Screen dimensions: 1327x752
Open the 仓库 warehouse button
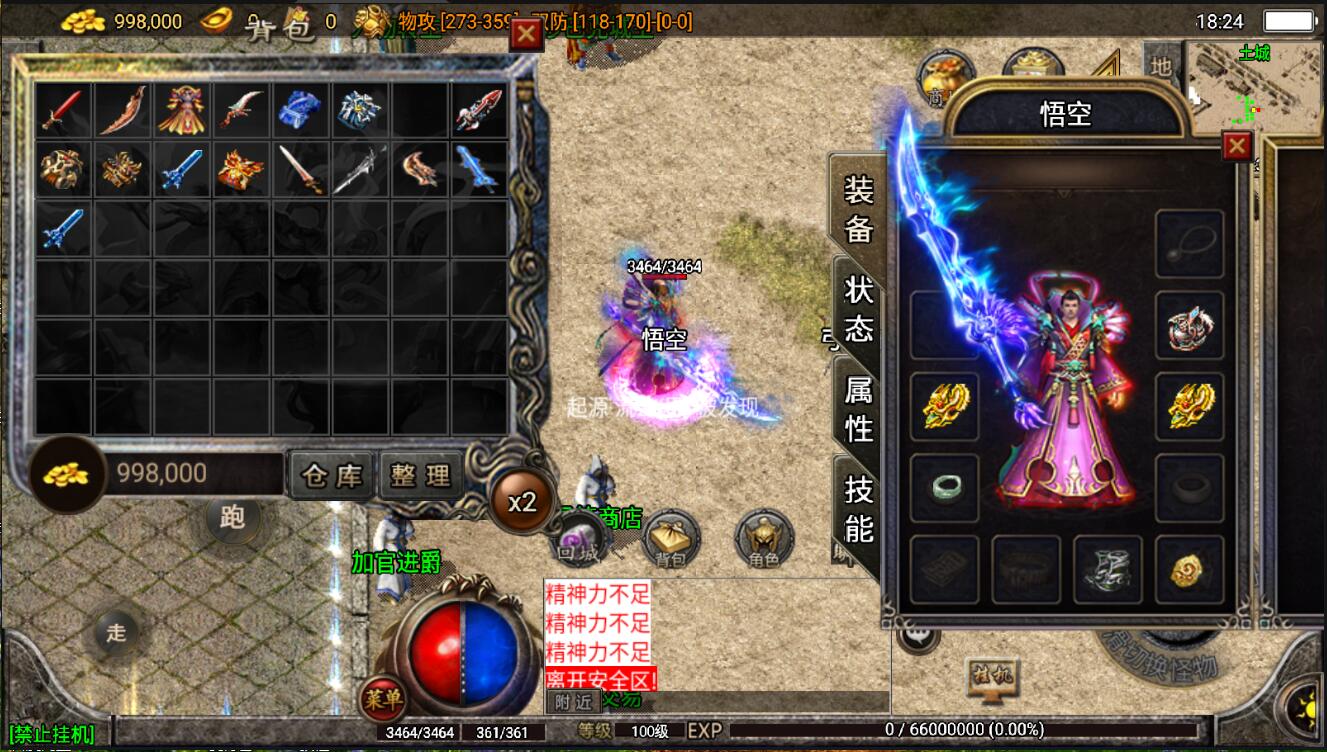tap(332, 475)
